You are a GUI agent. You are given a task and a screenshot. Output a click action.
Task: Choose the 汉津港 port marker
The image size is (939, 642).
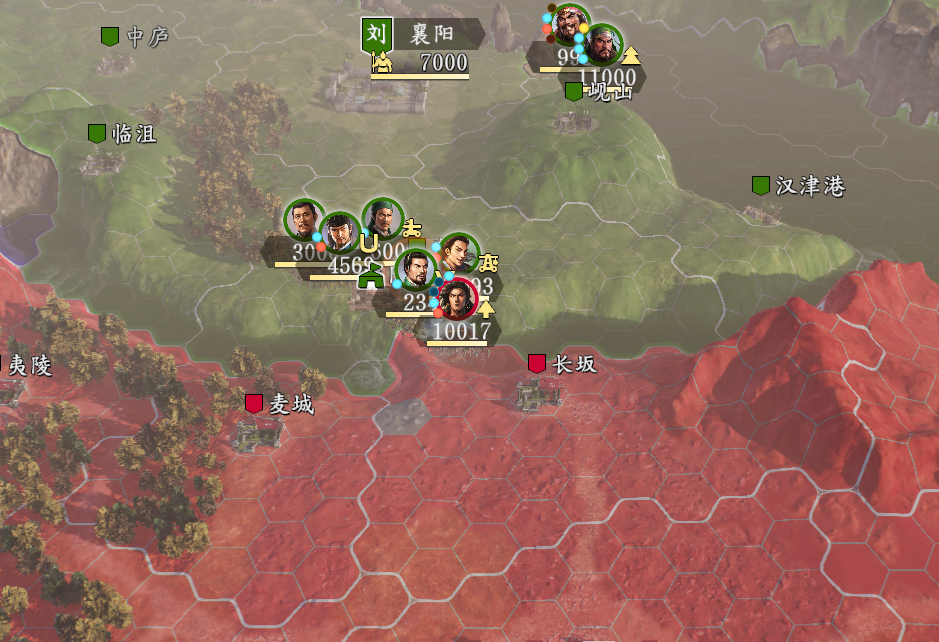[x=761, y=186]
